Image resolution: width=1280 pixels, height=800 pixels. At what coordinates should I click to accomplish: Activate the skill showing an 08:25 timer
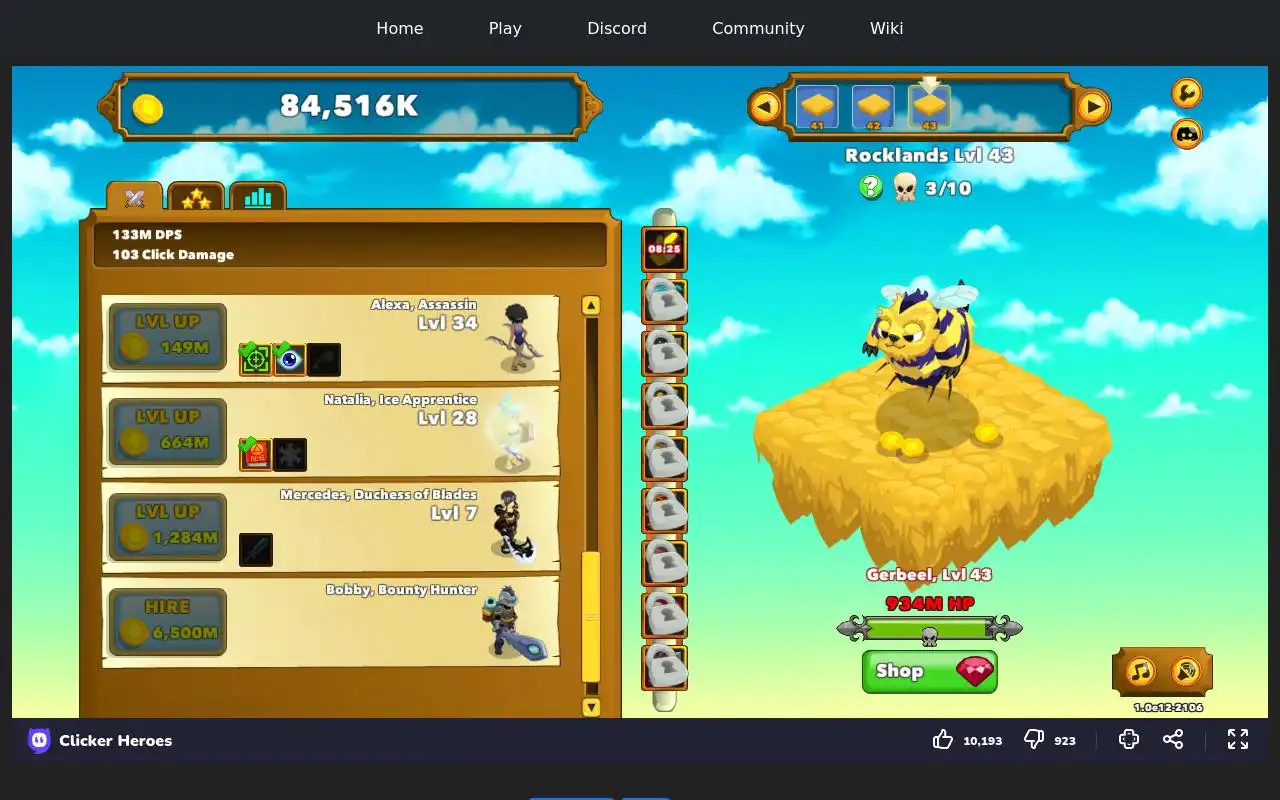point(664,250)
